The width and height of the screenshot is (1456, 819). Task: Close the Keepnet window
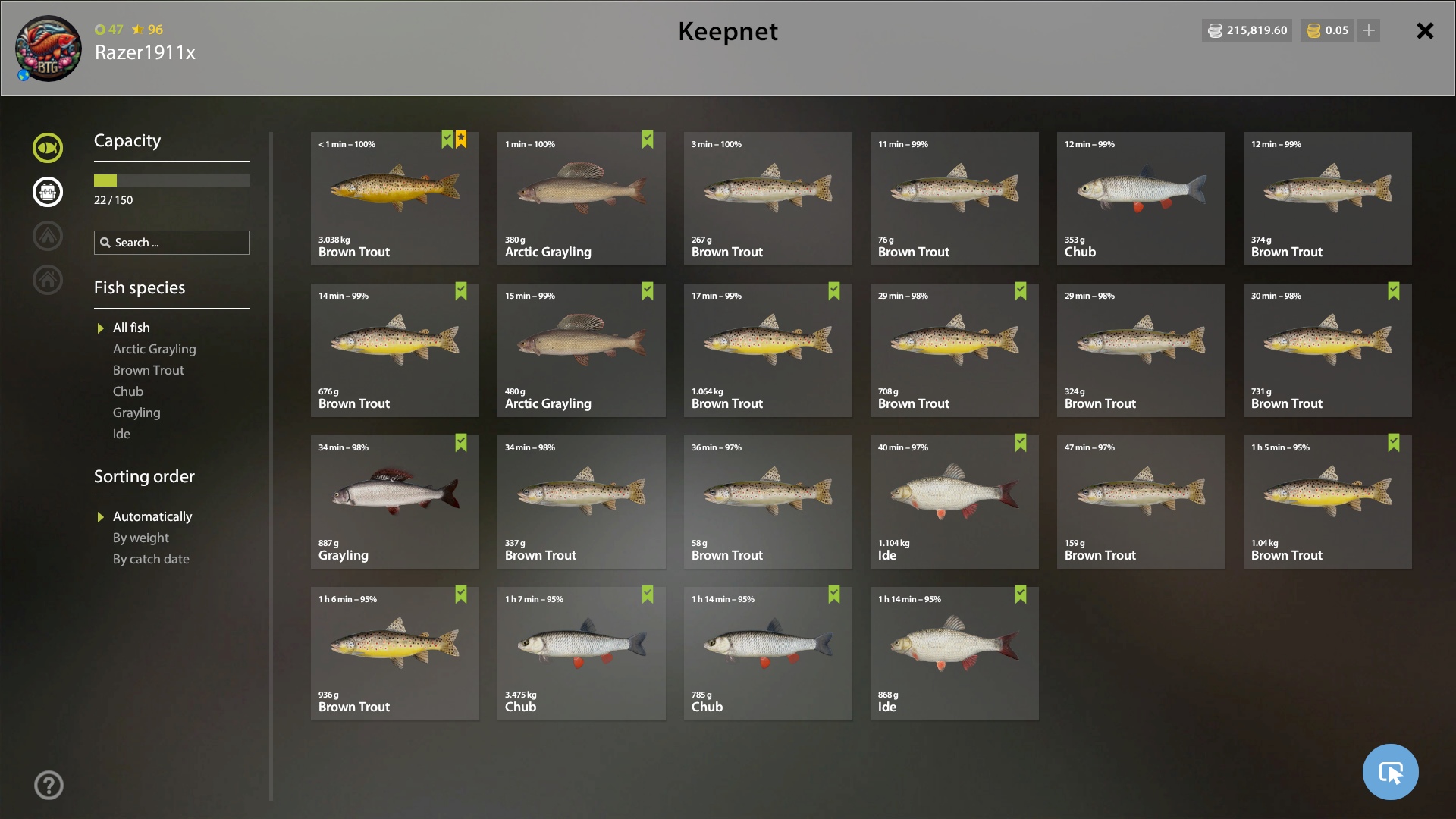tap(1425, 31)
